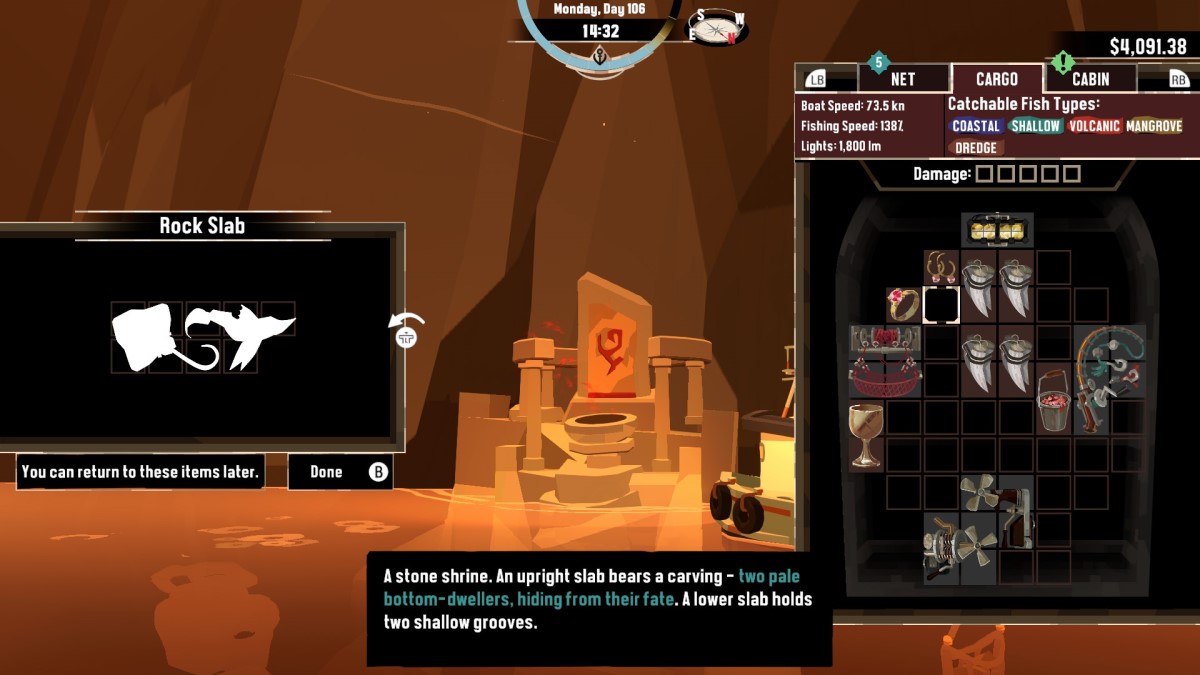Select the Cargo tab
This screenshot has height=675, width=1200.
click(996, 79)
